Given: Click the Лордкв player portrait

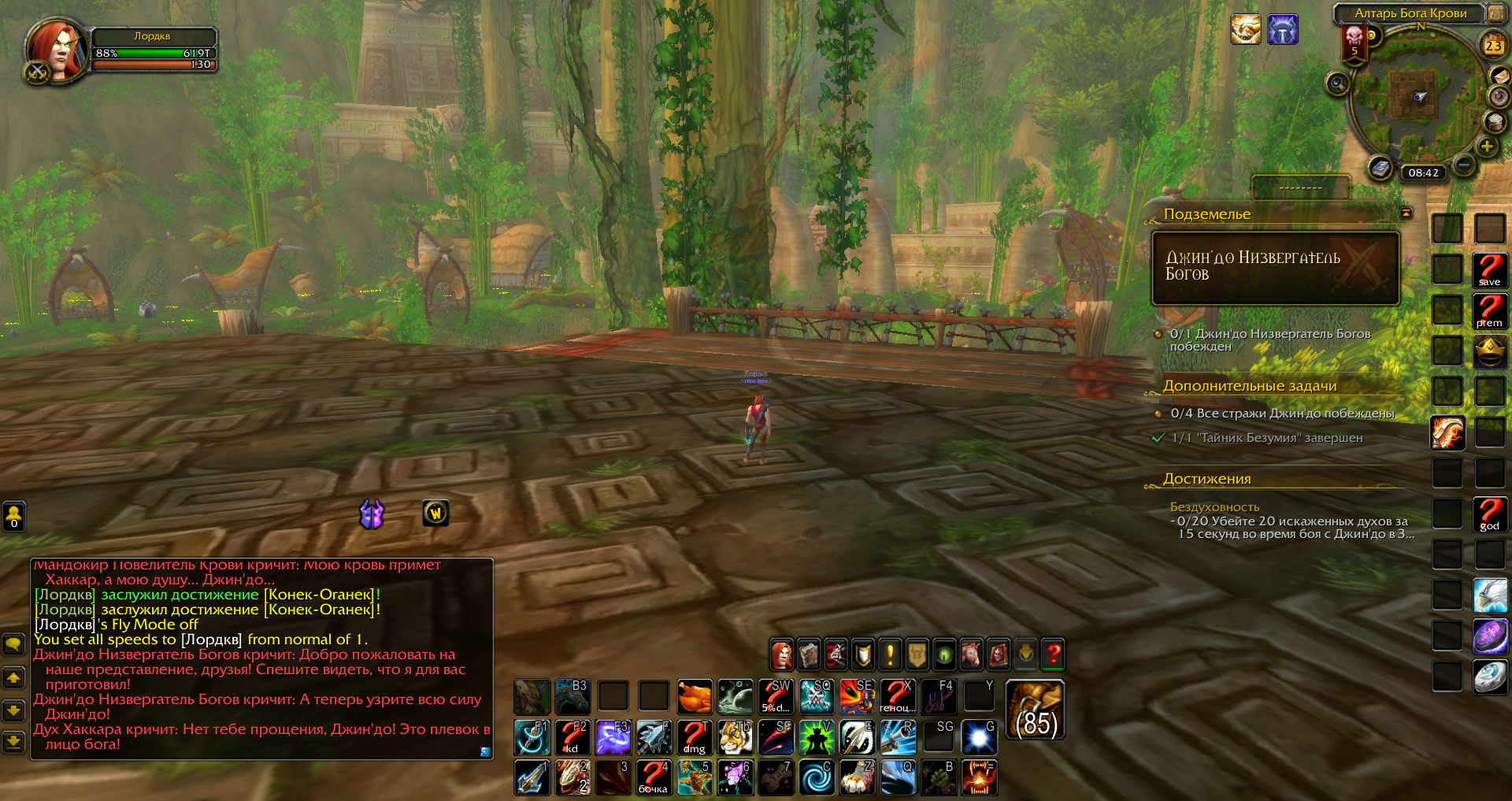Looking at the screenshot, I should tap(57, 49).
